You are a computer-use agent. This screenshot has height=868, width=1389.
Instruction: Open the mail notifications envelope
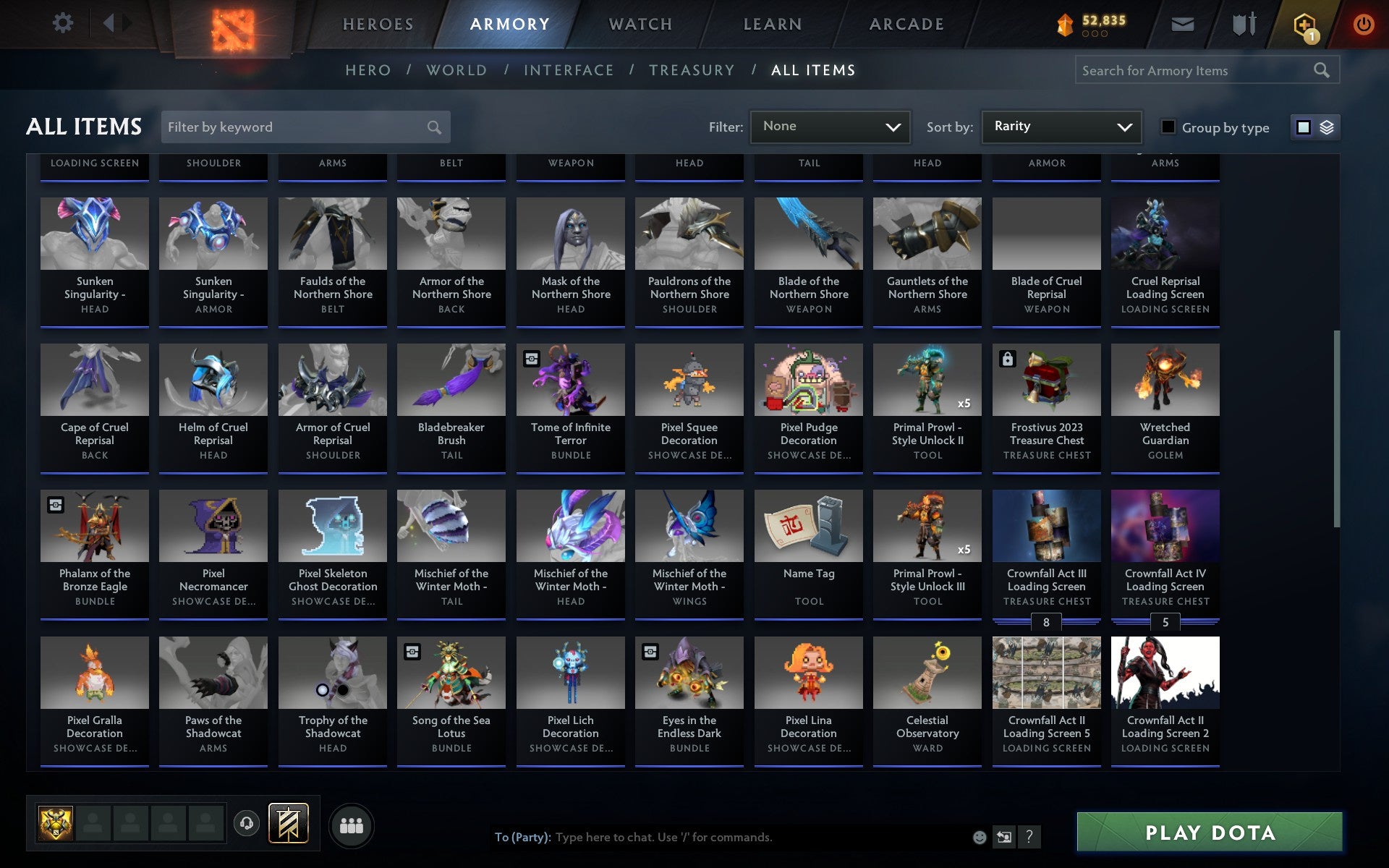1181,23
